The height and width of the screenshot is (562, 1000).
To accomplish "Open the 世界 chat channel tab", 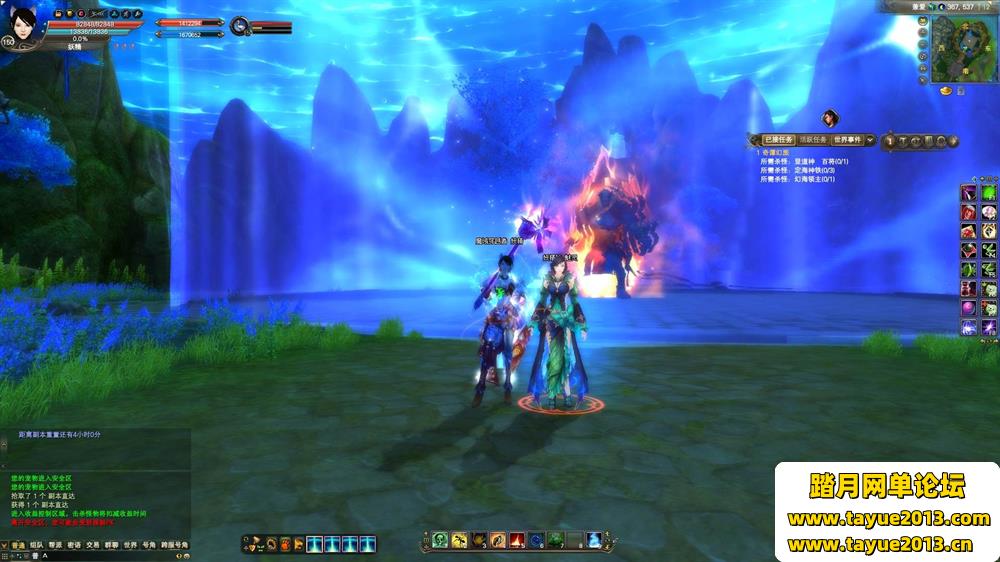I will point(129,545).
